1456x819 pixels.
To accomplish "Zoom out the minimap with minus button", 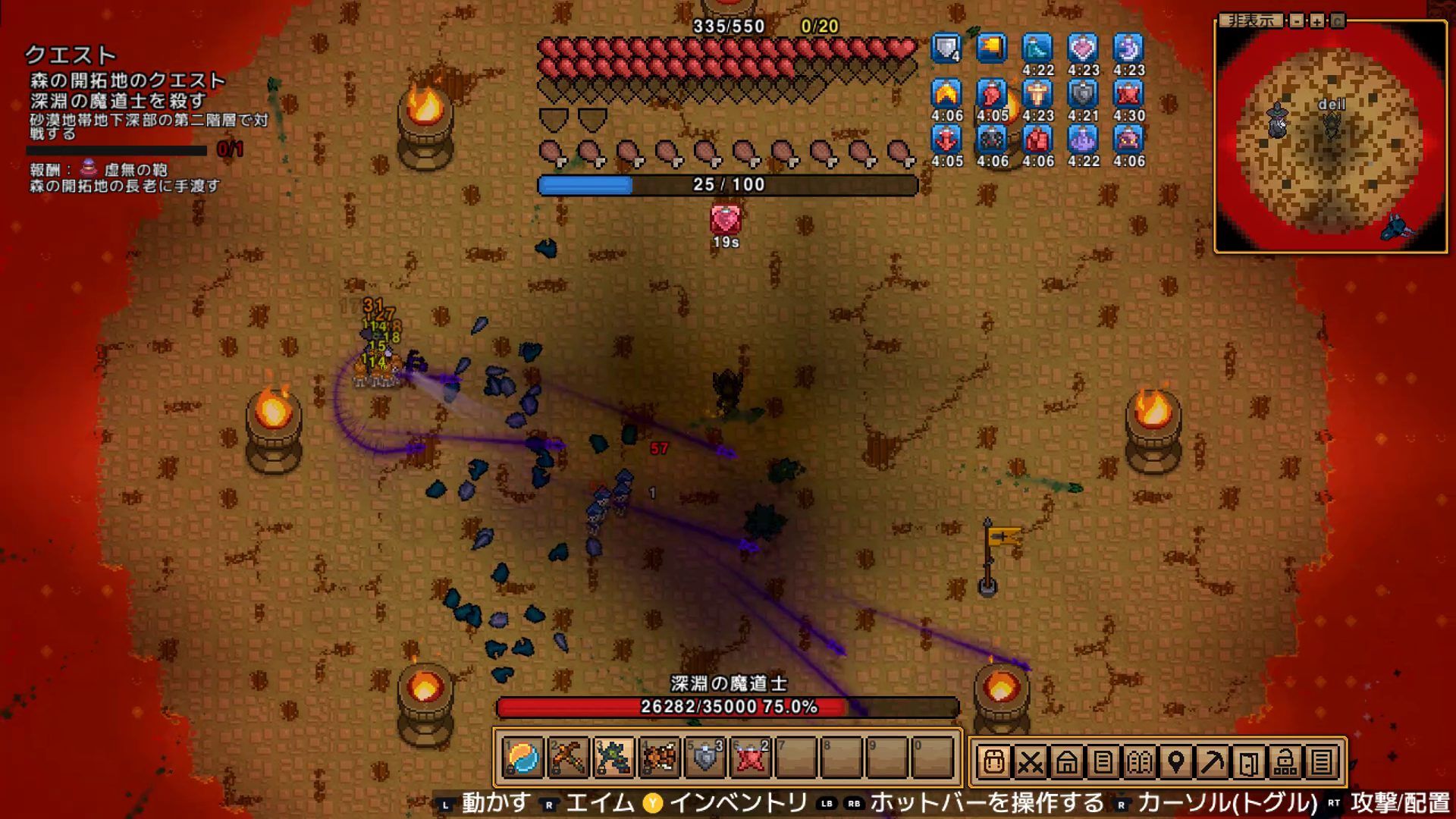I will tap(1297, 20).
